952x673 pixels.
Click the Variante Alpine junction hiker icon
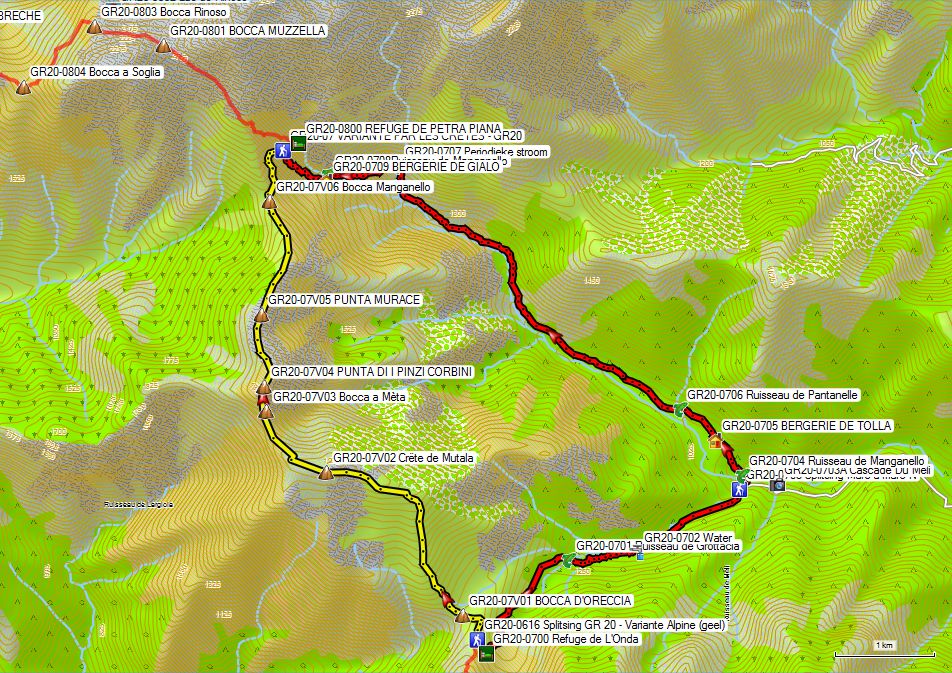coord(477,639)
